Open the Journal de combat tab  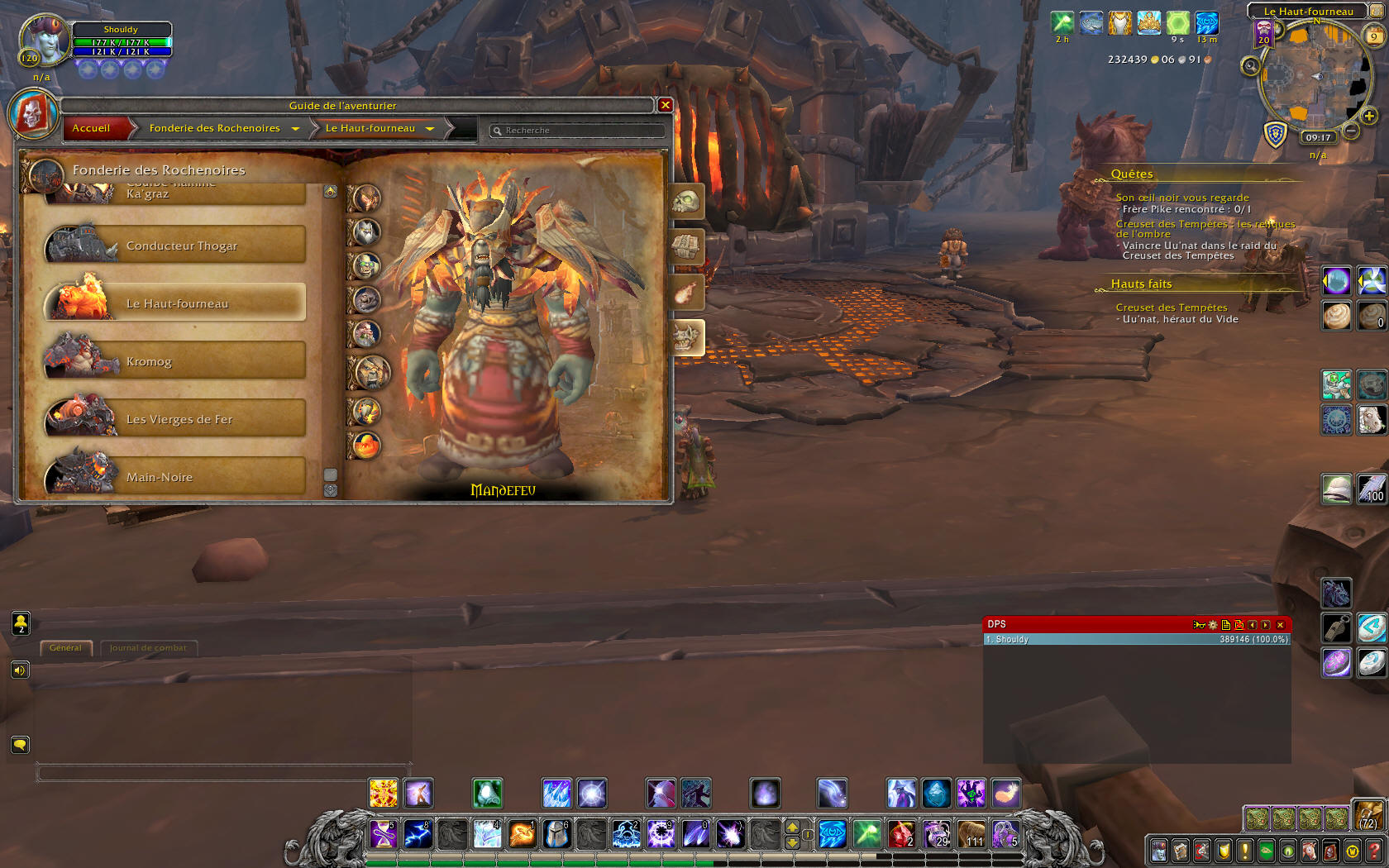[x=148, y=648]
